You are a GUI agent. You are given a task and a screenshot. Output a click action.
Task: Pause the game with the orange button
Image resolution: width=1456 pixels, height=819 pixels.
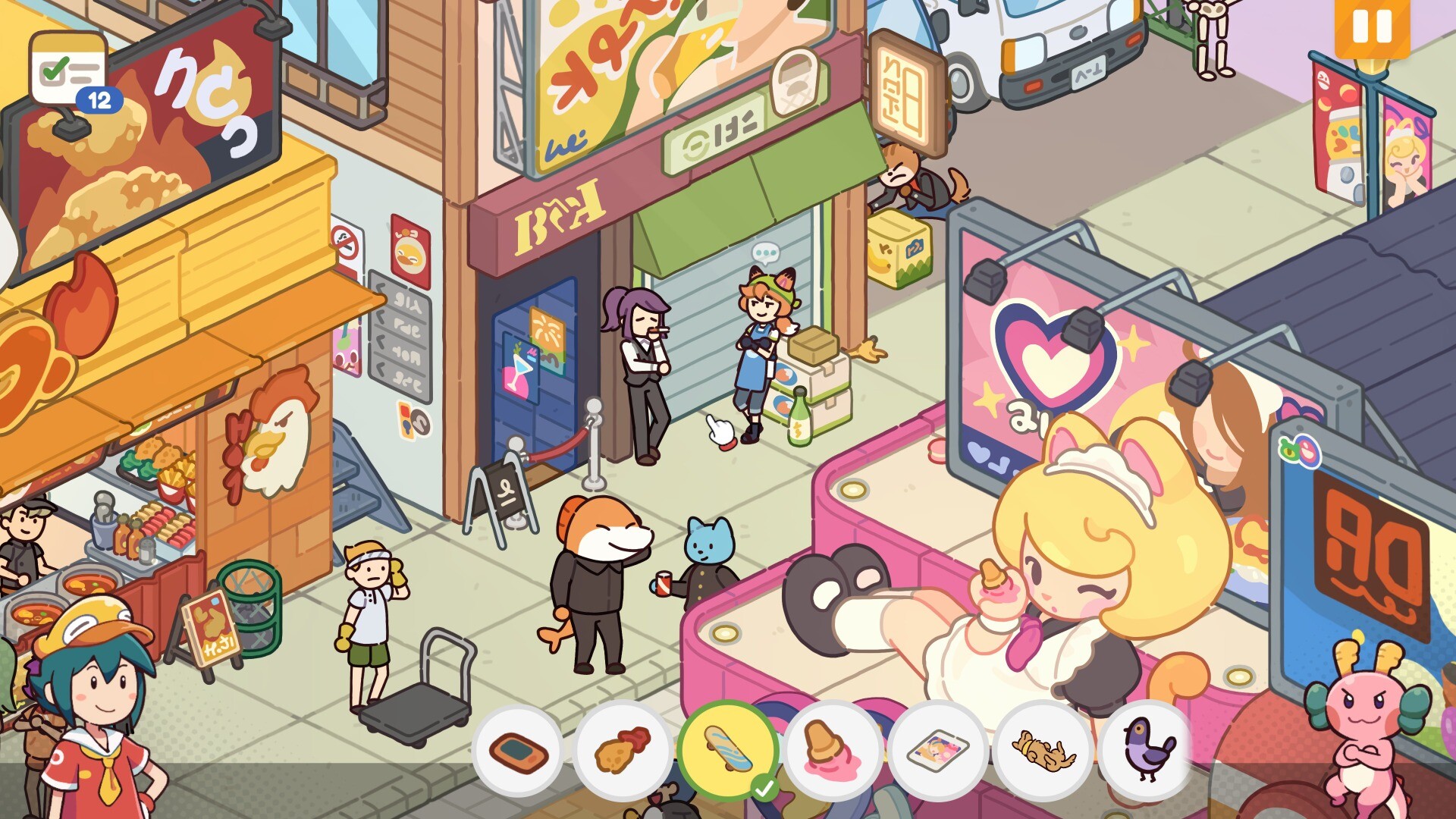(1372, 27)
